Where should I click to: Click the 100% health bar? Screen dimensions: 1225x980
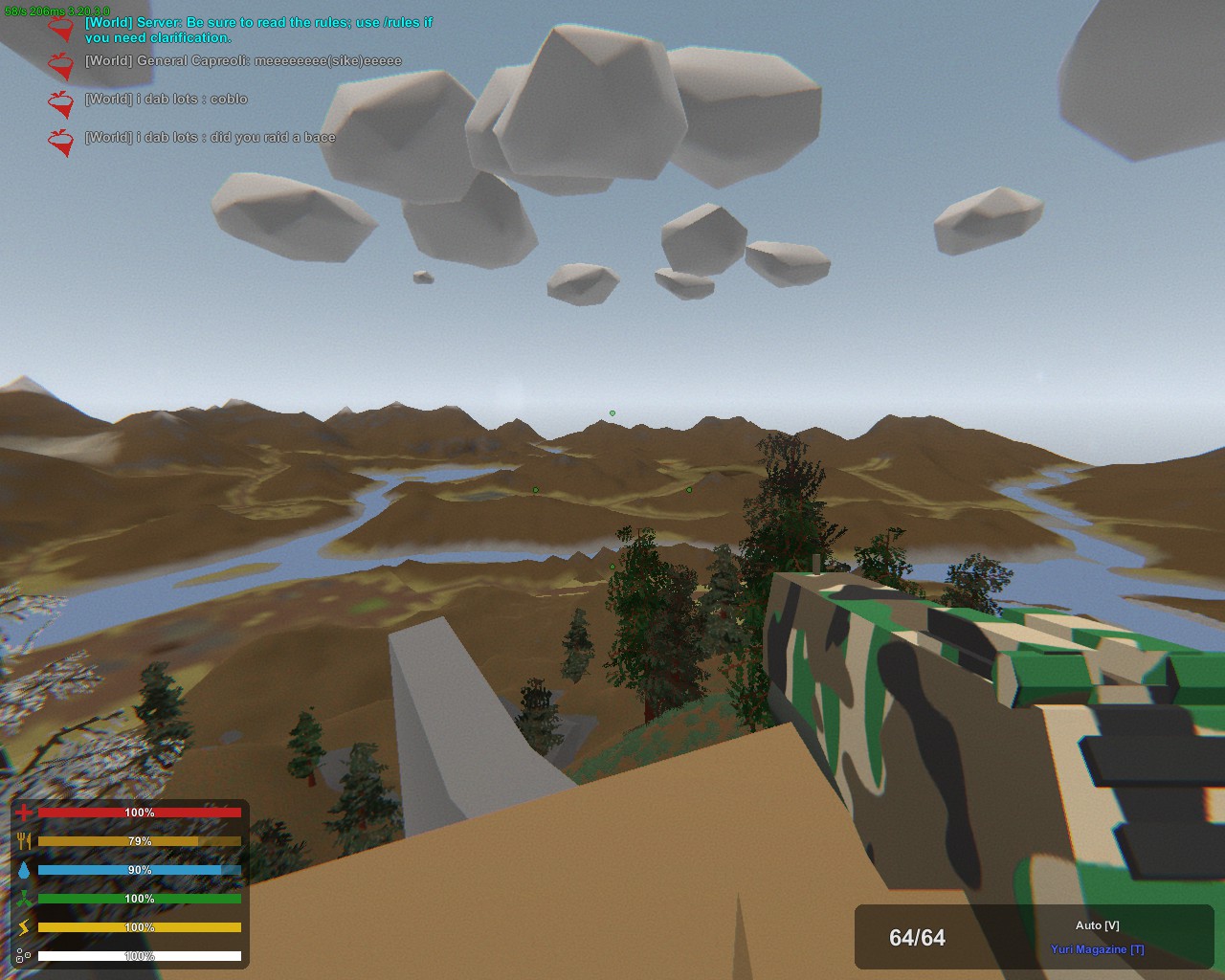coord(139,812)
